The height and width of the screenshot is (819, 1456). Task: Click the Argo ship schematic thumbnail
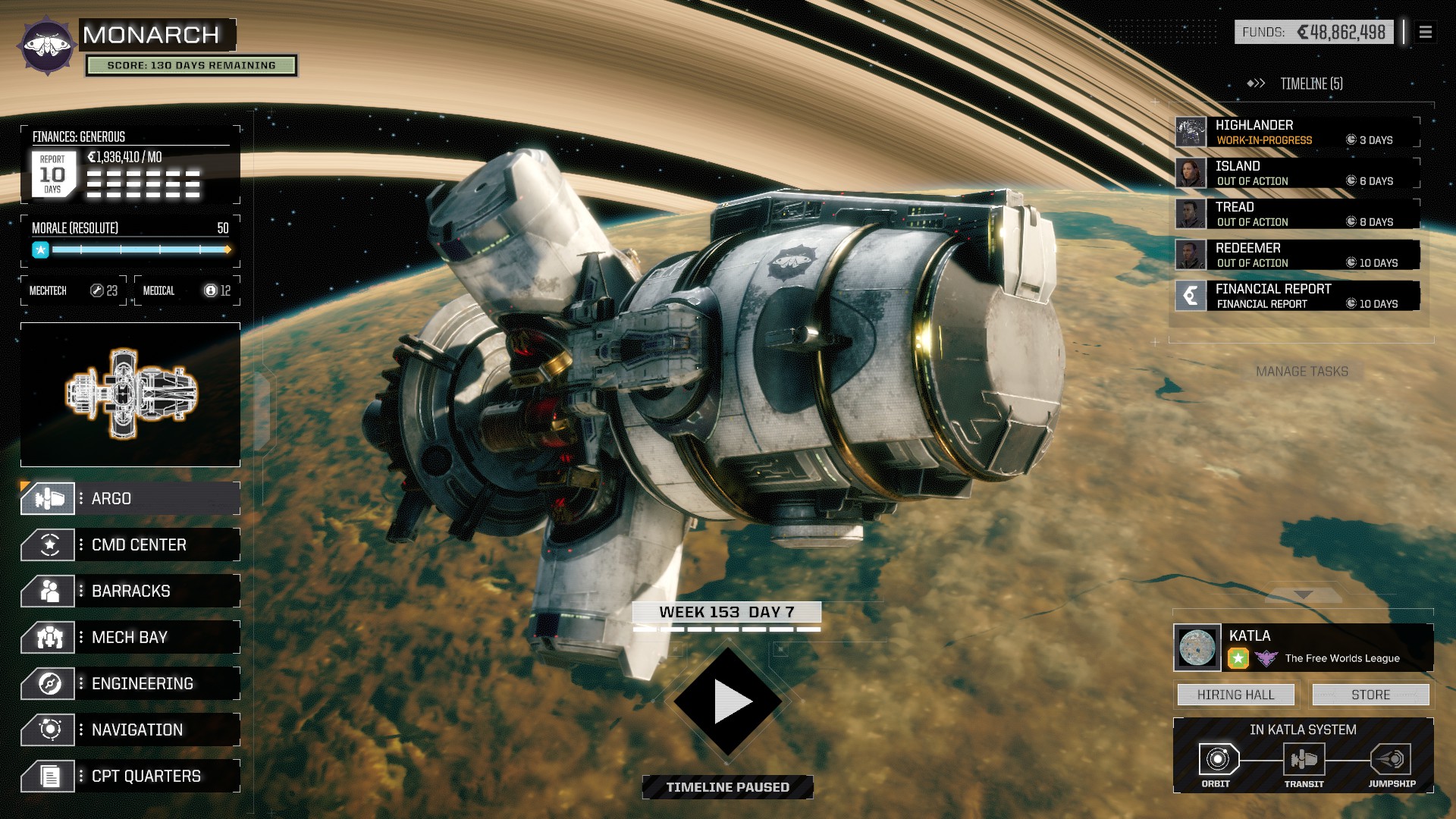point(130,394)
